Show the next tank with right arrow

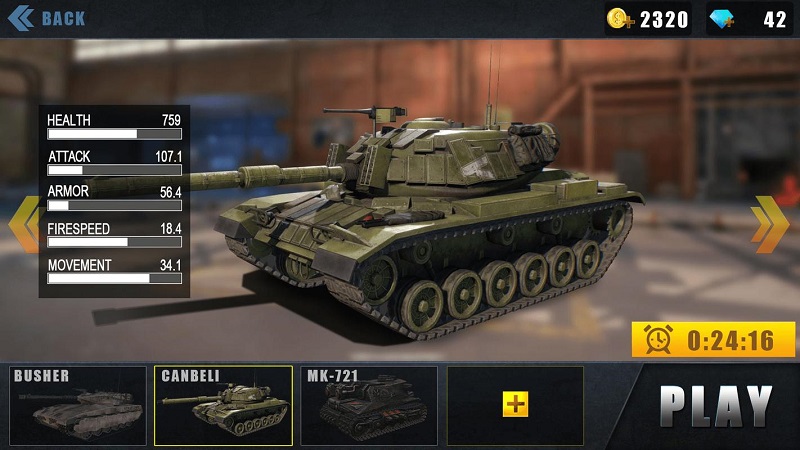pos(769,223)
